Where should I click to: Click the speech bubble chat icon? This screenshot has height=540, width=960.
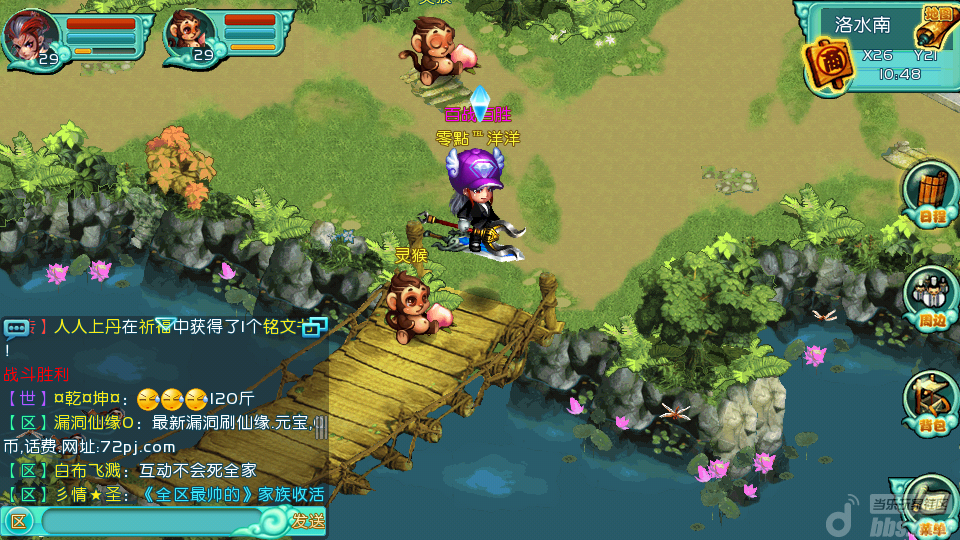point(17,327)
